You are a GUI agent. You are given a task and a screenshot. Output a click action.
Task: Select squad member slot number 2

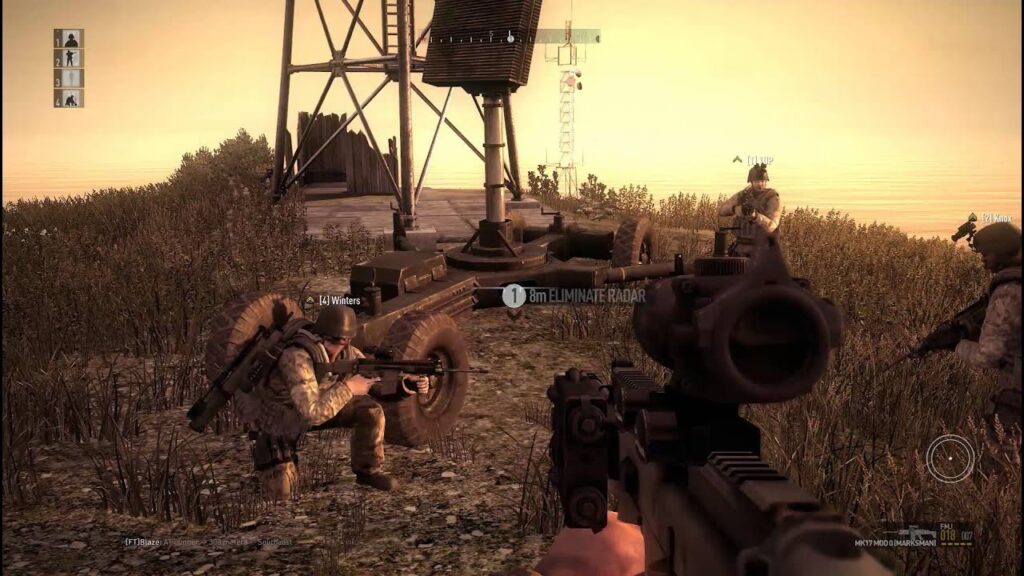69,59
